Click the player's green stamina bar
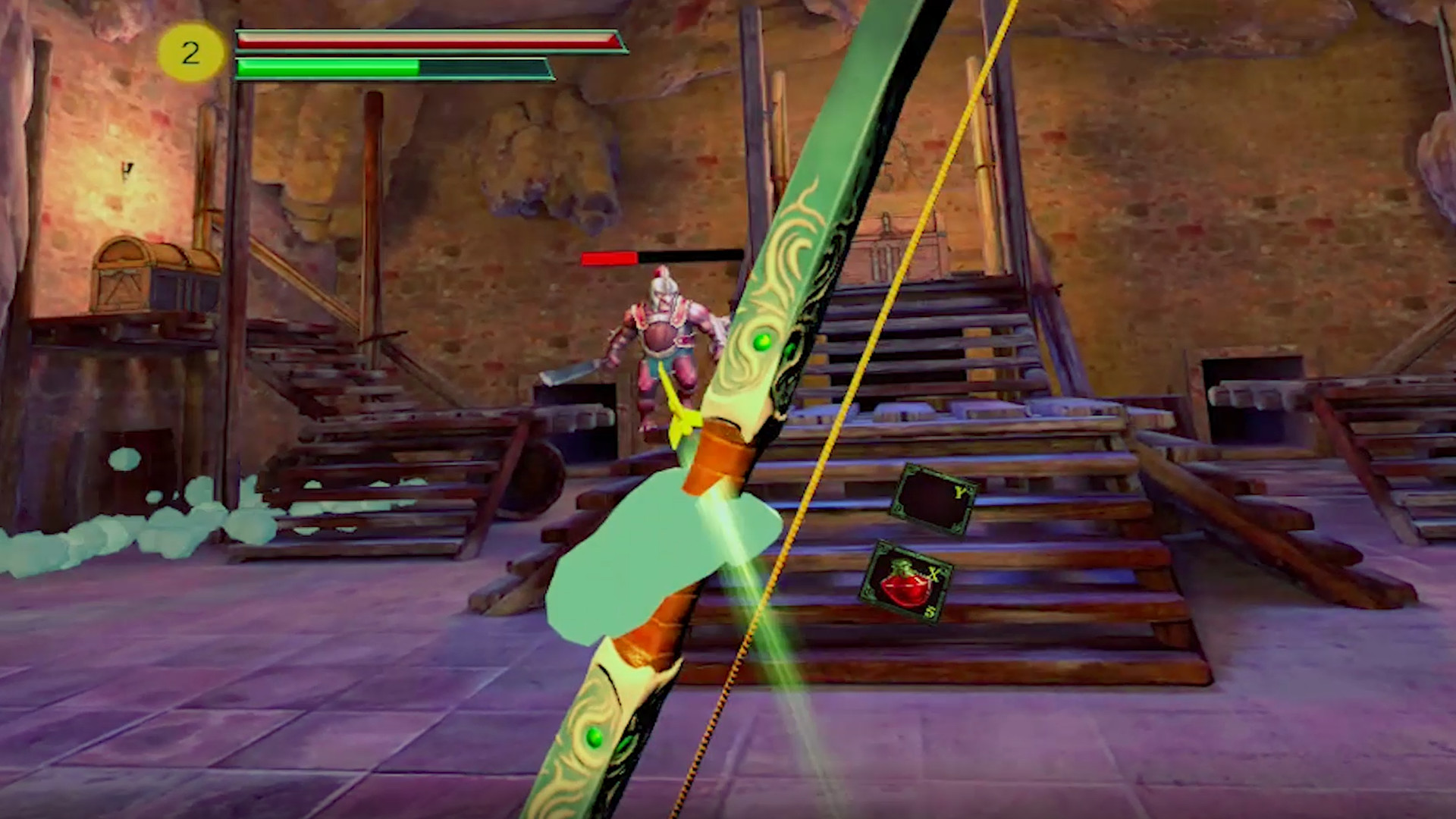The image size is (1456, 819). pyautogui.click(x=326, y=67)
